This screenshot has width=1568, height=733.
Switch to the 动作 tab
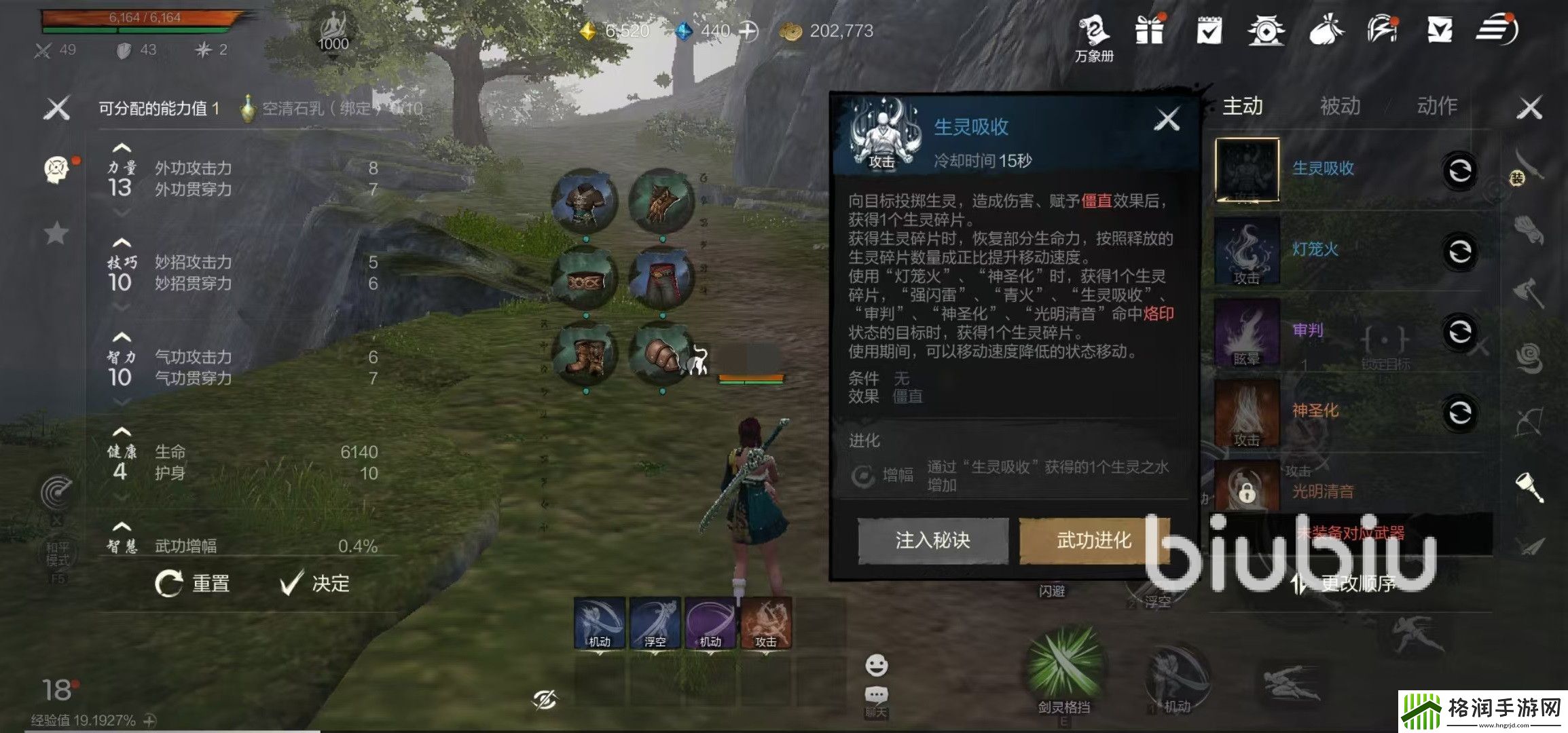1439,106
